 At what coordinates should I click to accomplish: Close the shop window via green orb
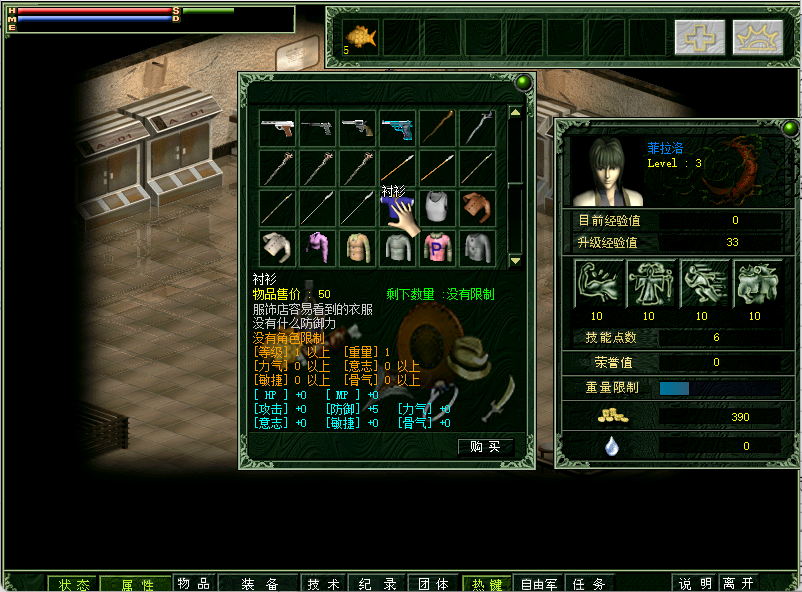click(x=522, y=82)
